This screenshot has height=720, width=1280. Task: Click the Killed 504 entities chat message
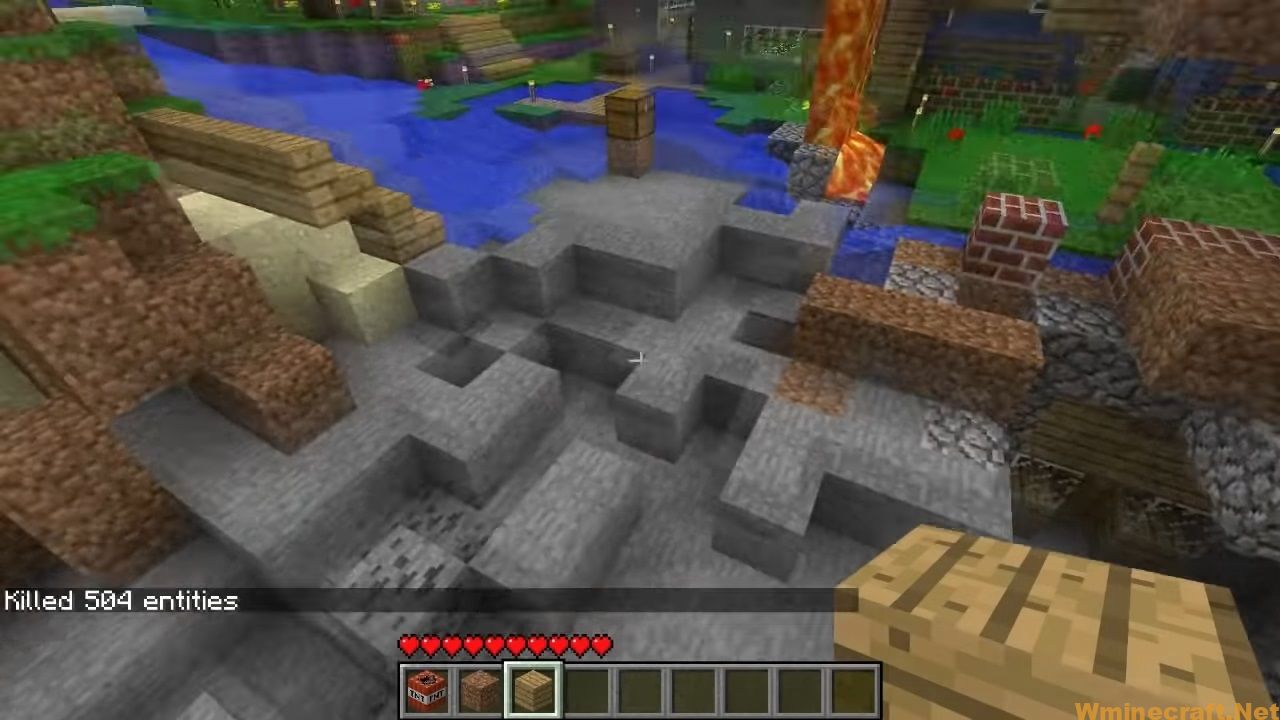(120, 601)
